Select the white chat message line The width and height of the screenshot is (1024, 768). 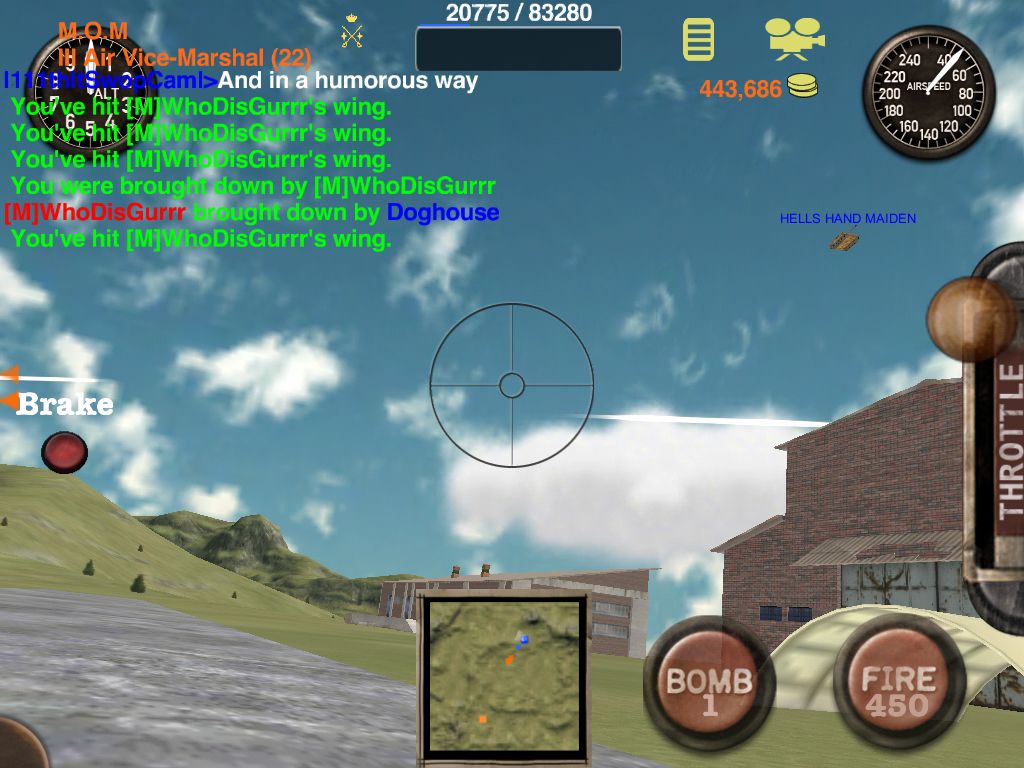(348, 81)
